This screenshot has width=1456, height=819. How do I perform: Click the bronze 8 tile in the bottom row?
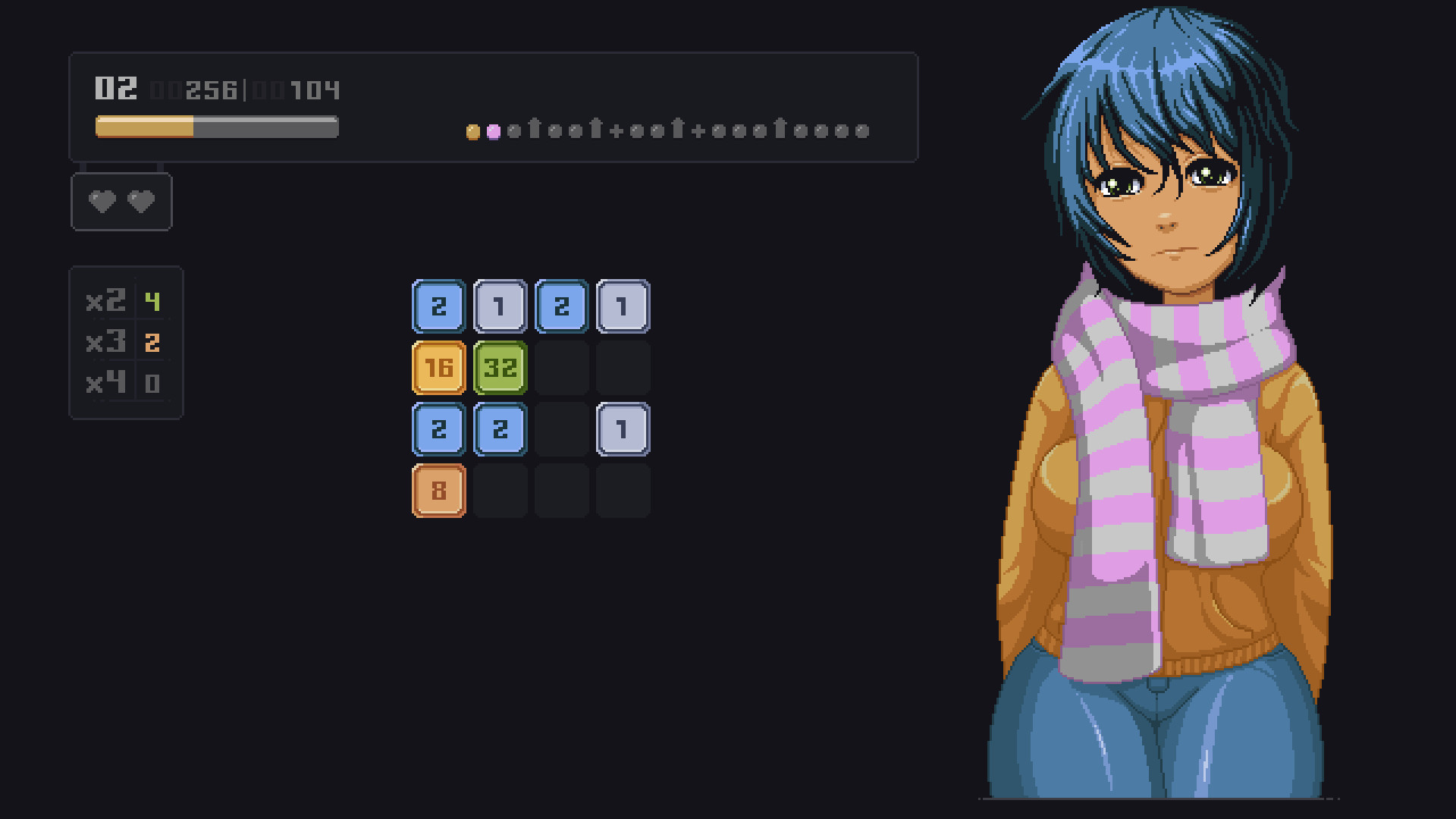pyautogui.click(x=438, y=490)
